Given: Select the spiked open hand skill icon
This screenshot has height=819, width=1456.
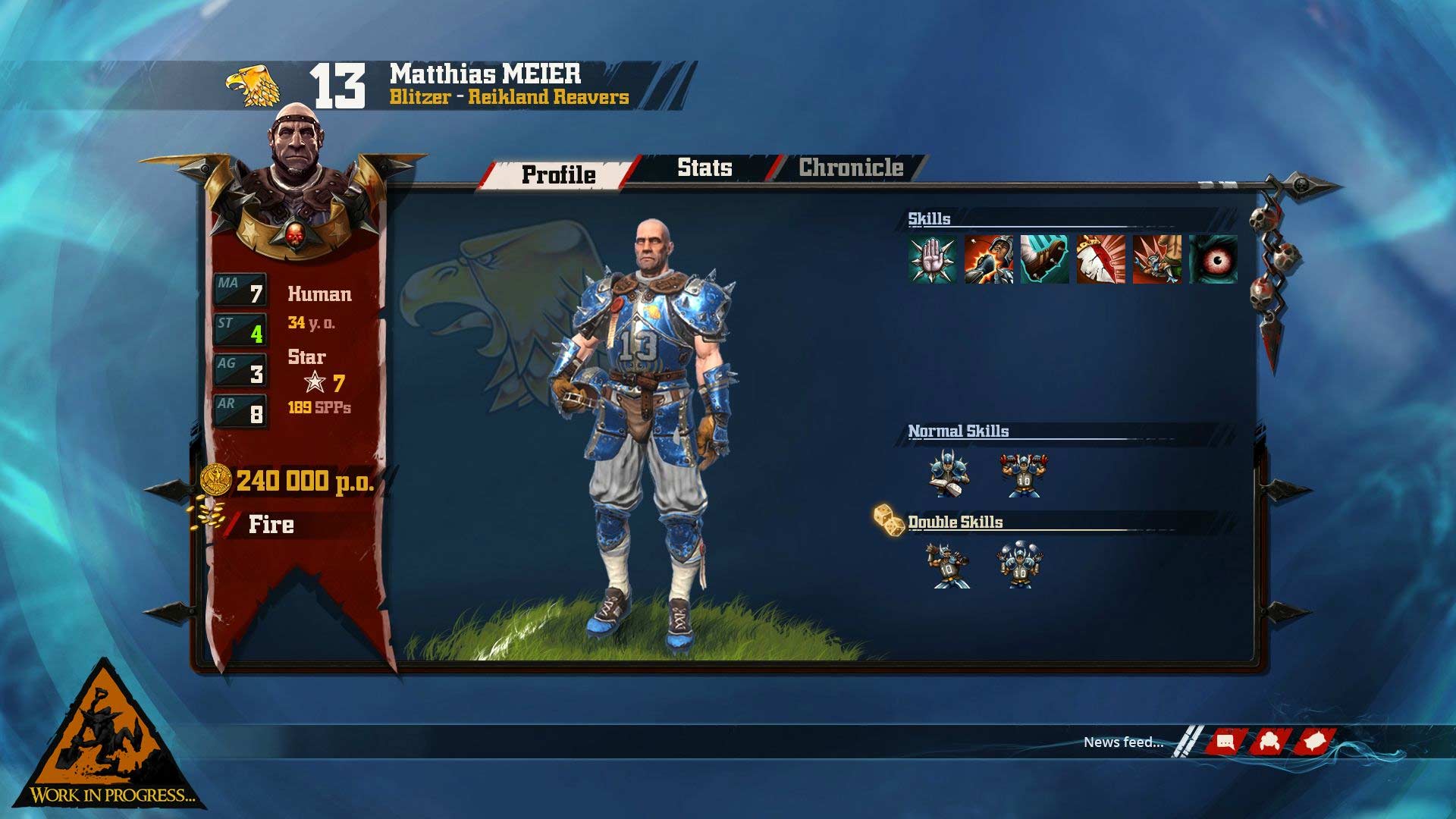Looking at the screenshot, I should 933,259.
